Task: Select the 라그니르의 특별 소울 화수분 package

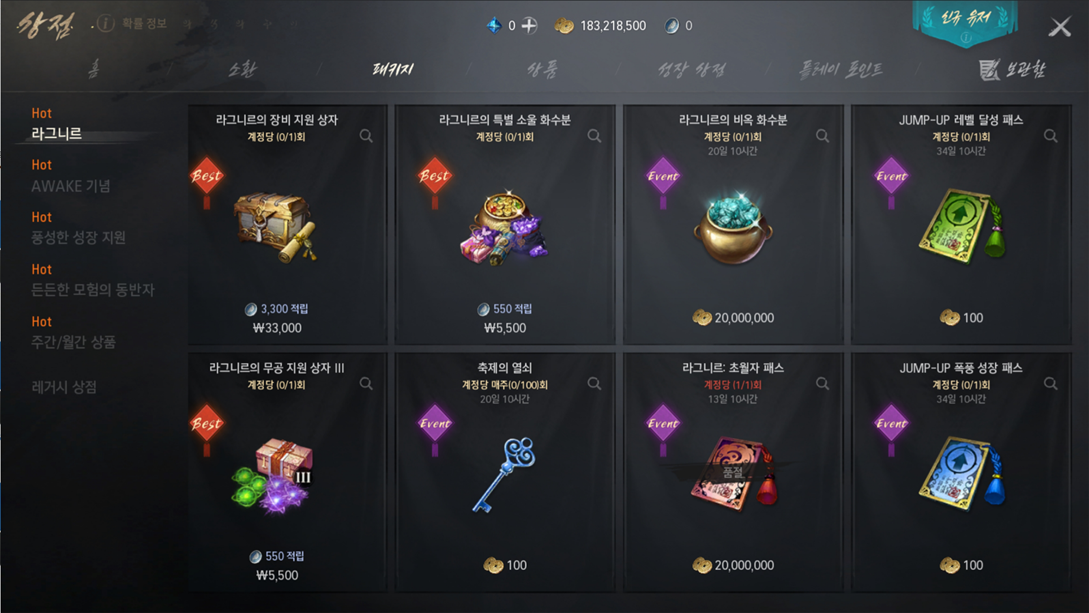Action: click(505, 225)
